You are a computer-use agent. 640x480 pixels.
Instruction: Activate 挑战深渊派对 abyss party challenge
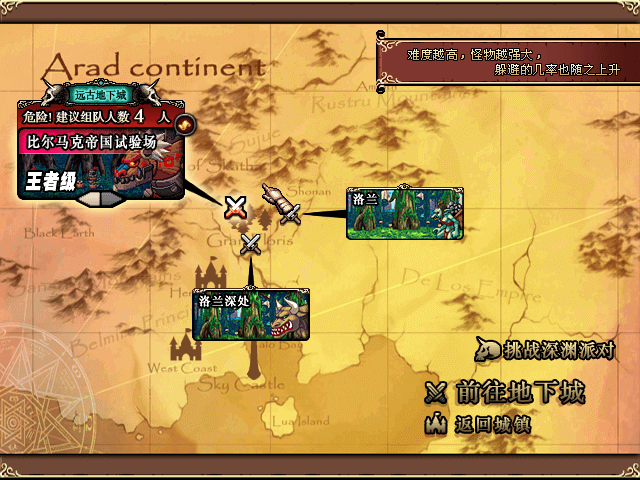545,350
